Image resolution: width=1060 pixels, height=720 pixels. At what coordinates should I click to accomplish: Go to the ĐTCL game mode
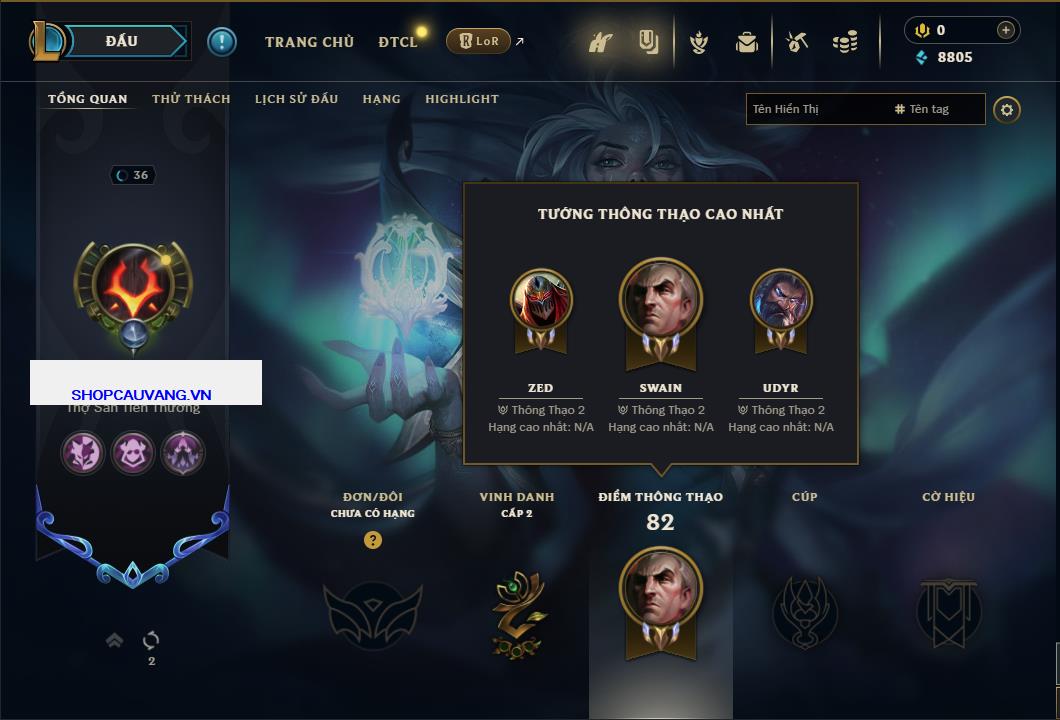point(397,42)
